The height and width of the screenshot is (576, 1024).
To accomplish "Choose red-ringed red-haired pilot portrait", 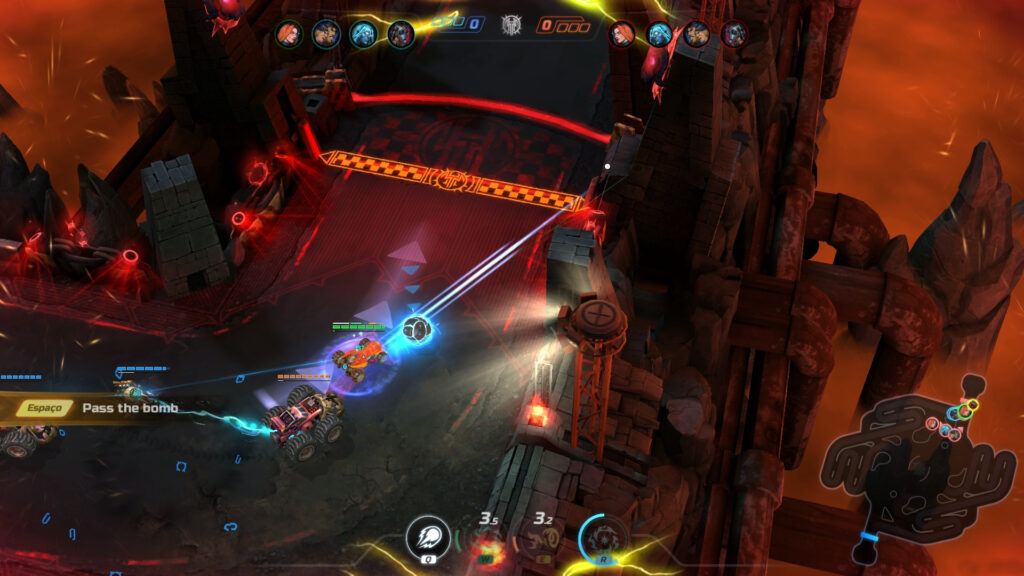I will click(x=622, y=34).
